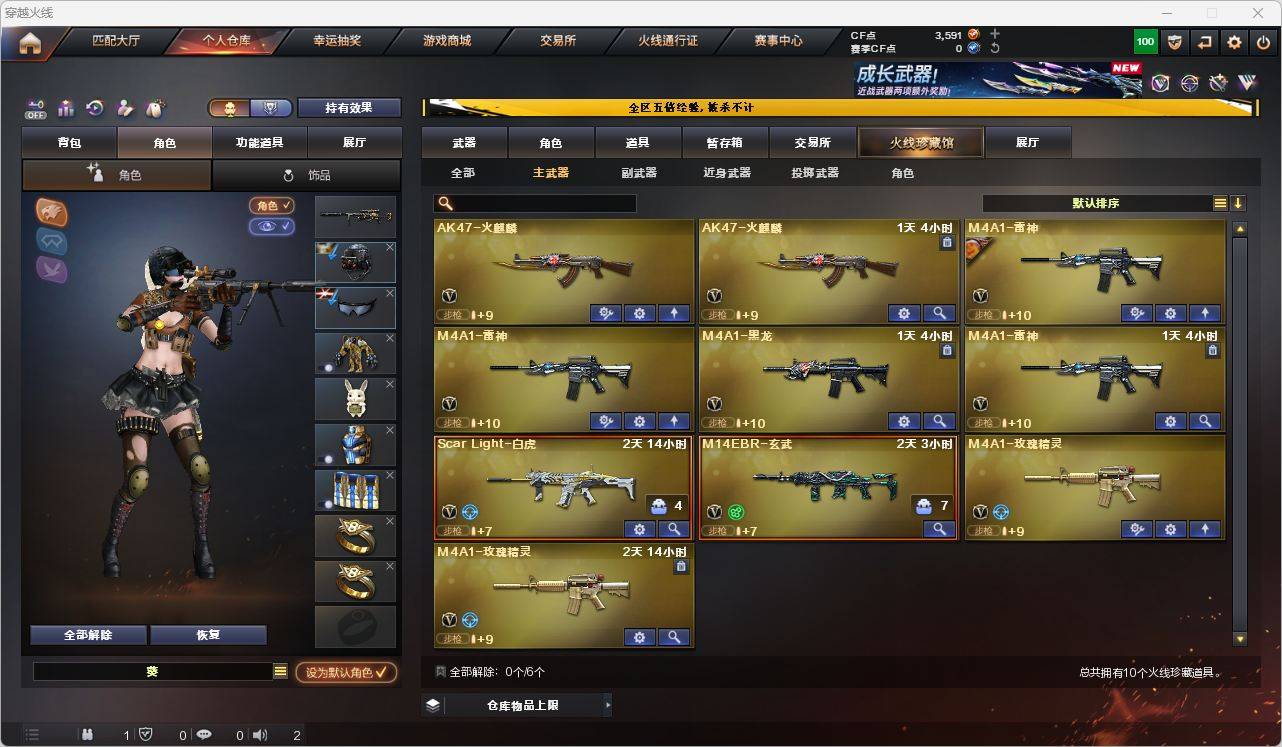Open the settings gear in the top-right corner

pyautogui.click(x=1233, y=41)
